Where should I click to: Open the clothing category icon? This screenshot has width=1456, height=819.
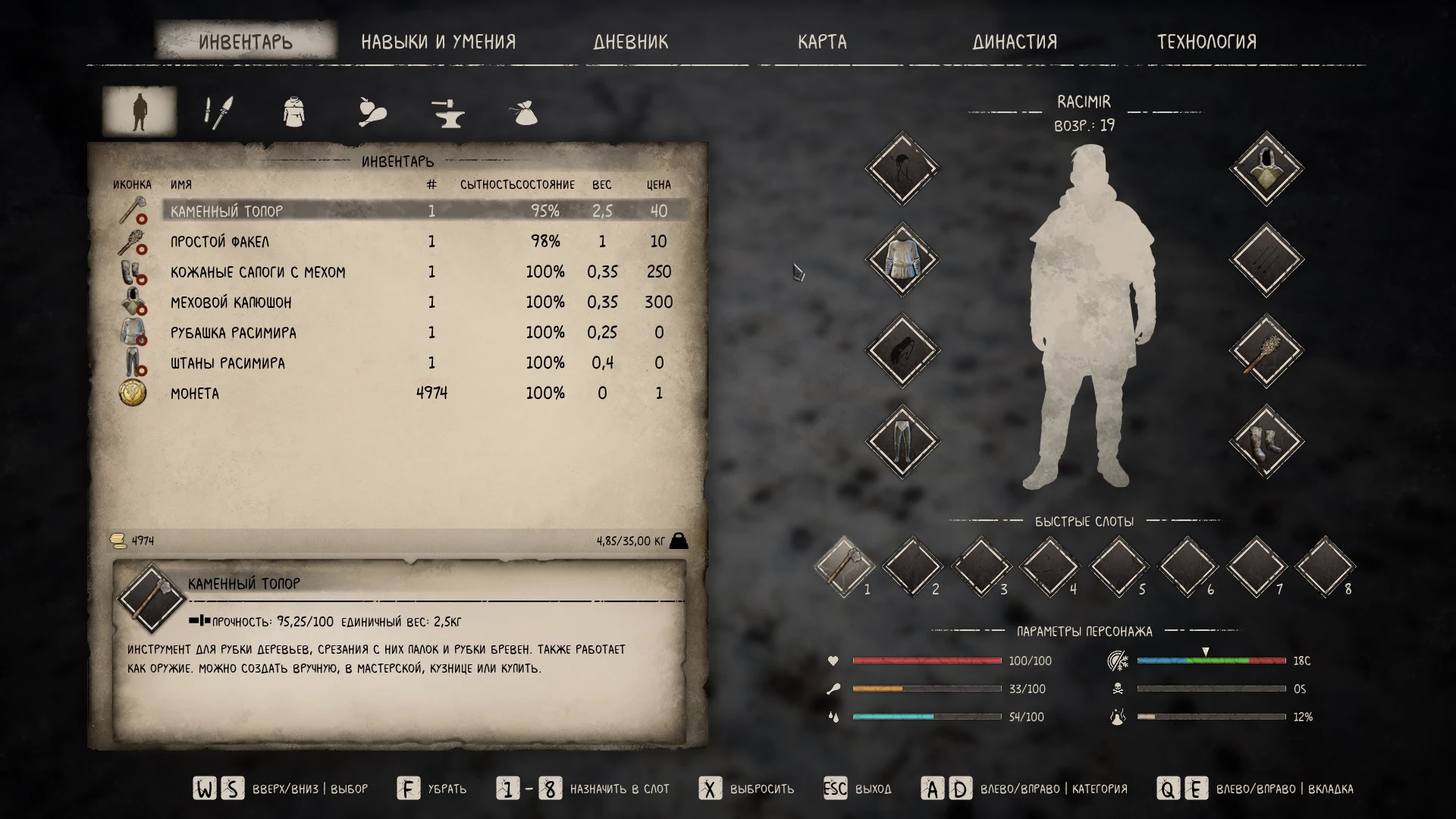point(293,111)
